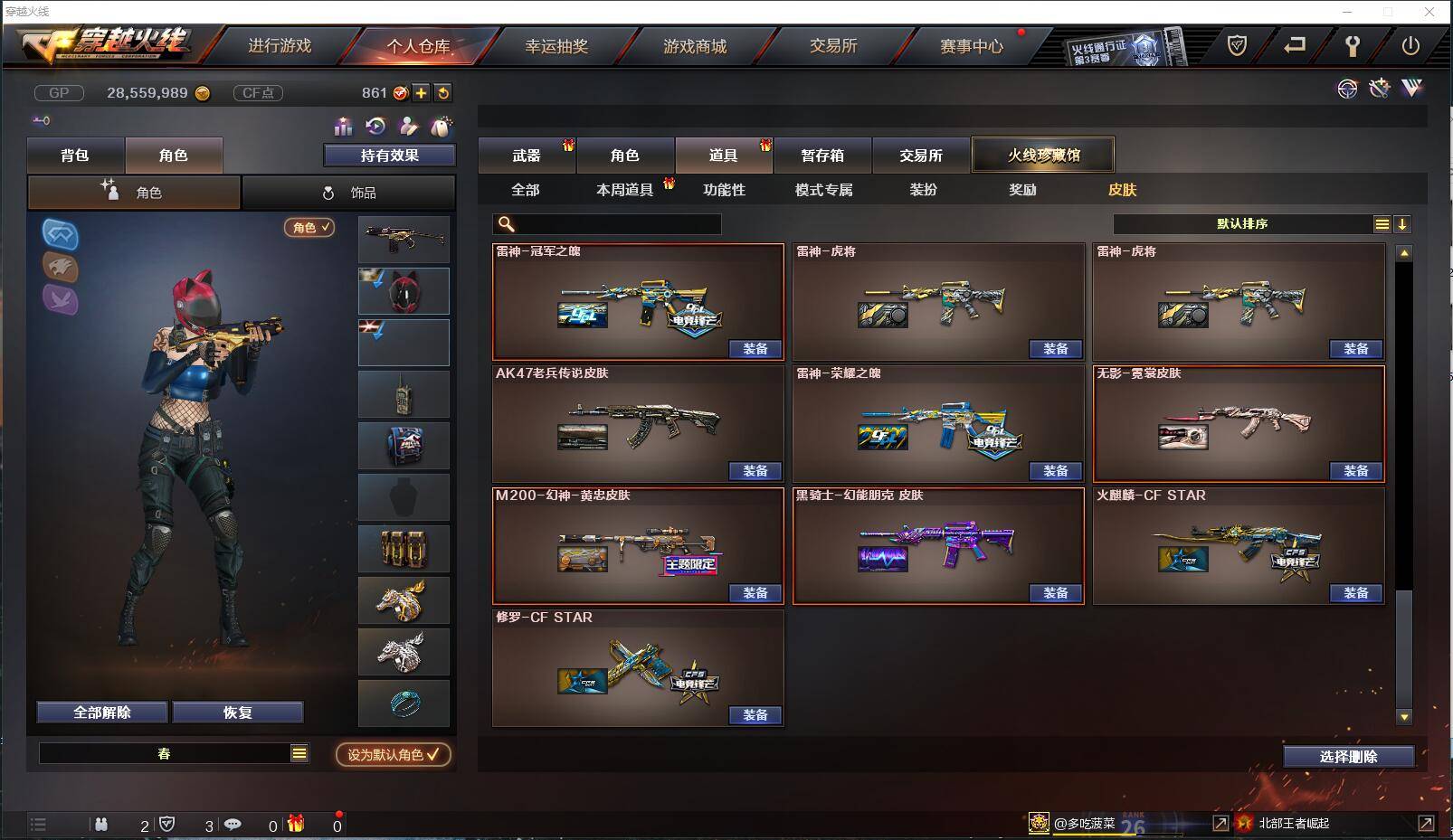Click the item search input field
The height and width of the screenshot is (840, 1453).
coord(606,222)
